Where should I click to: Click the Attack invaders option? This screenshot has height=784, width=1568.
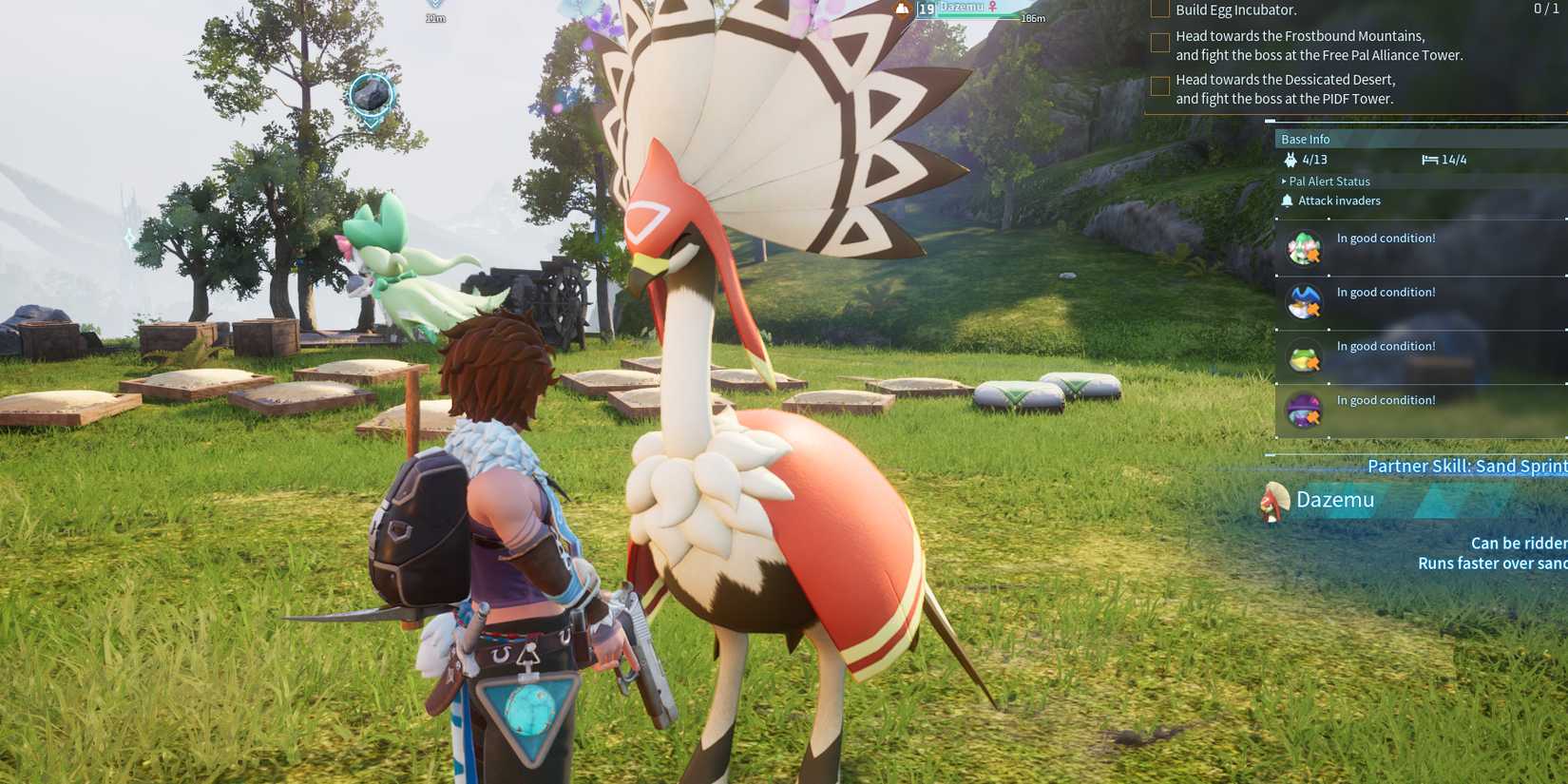click(x=1341, y=201)
